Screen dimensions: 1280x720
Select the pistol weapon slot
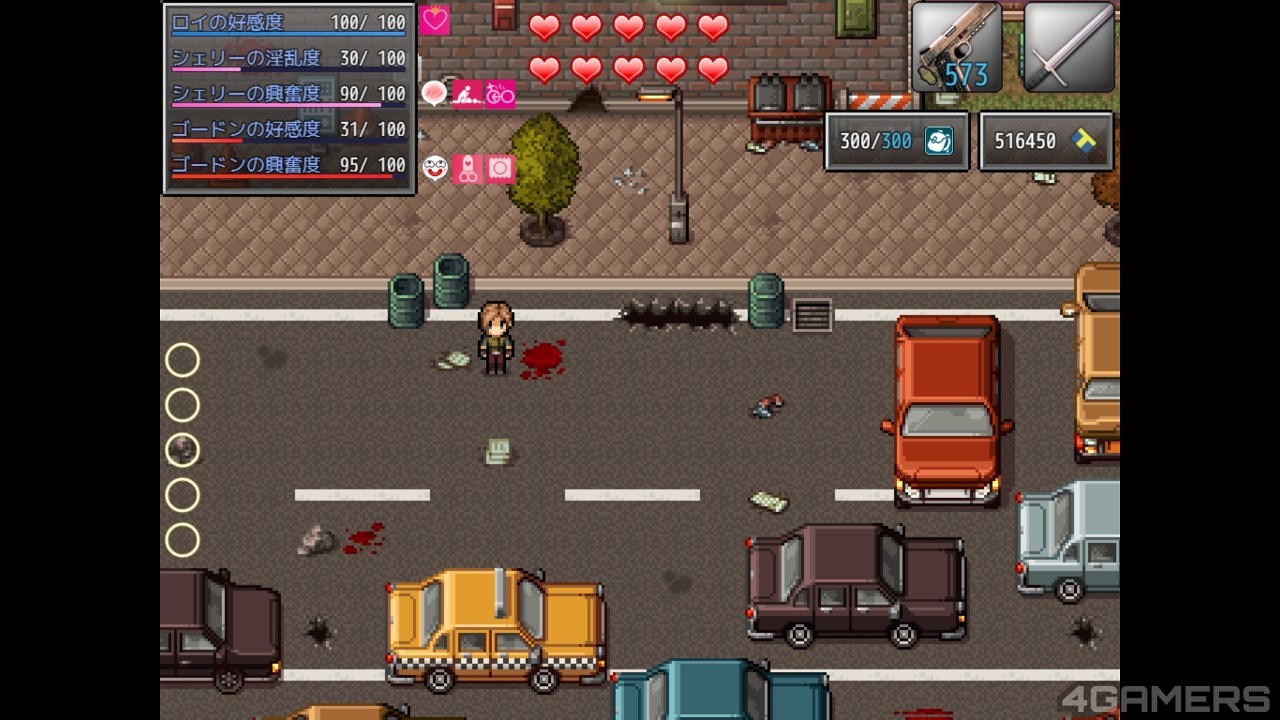956,48
